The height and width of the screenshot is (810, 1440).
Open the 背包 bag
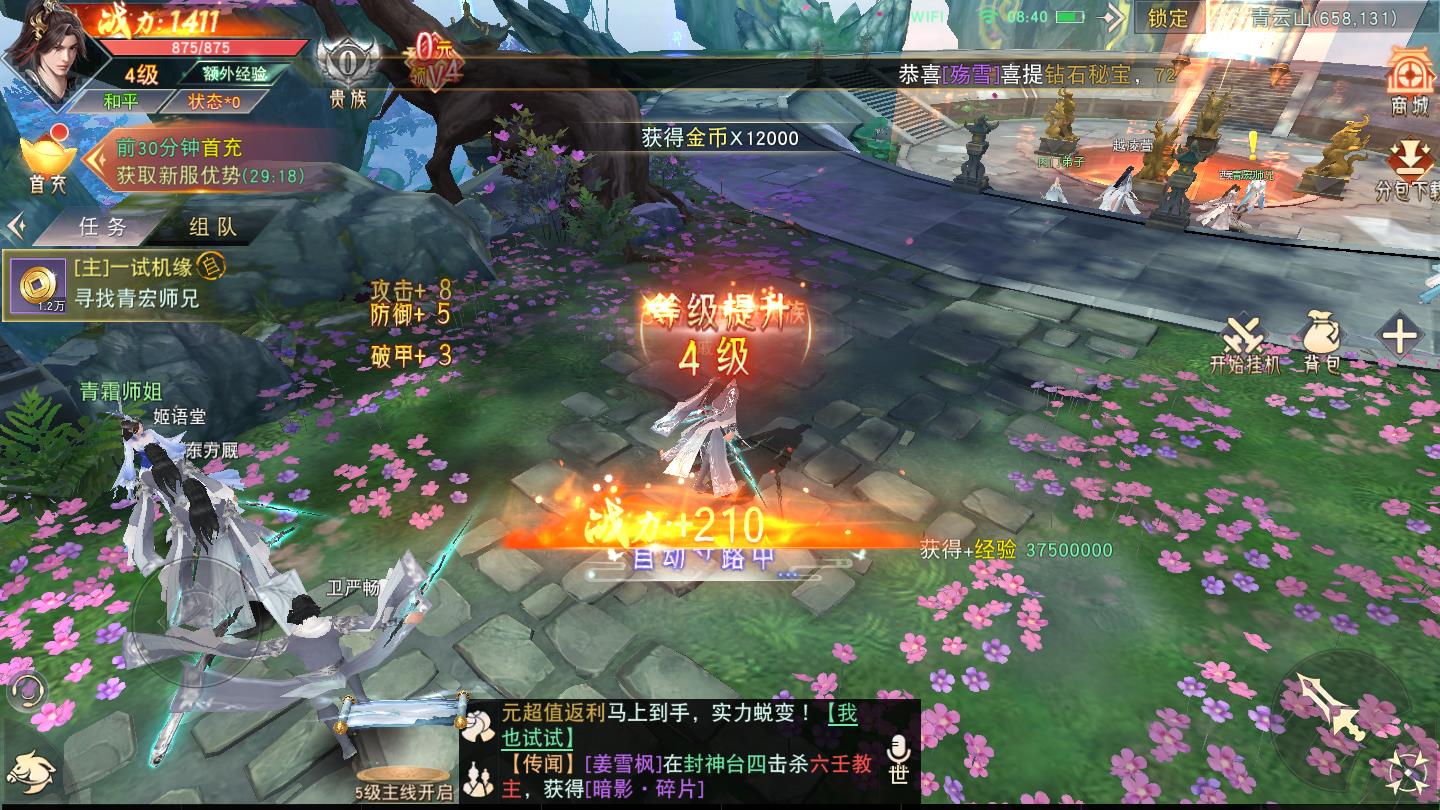tap(1321, 341)
